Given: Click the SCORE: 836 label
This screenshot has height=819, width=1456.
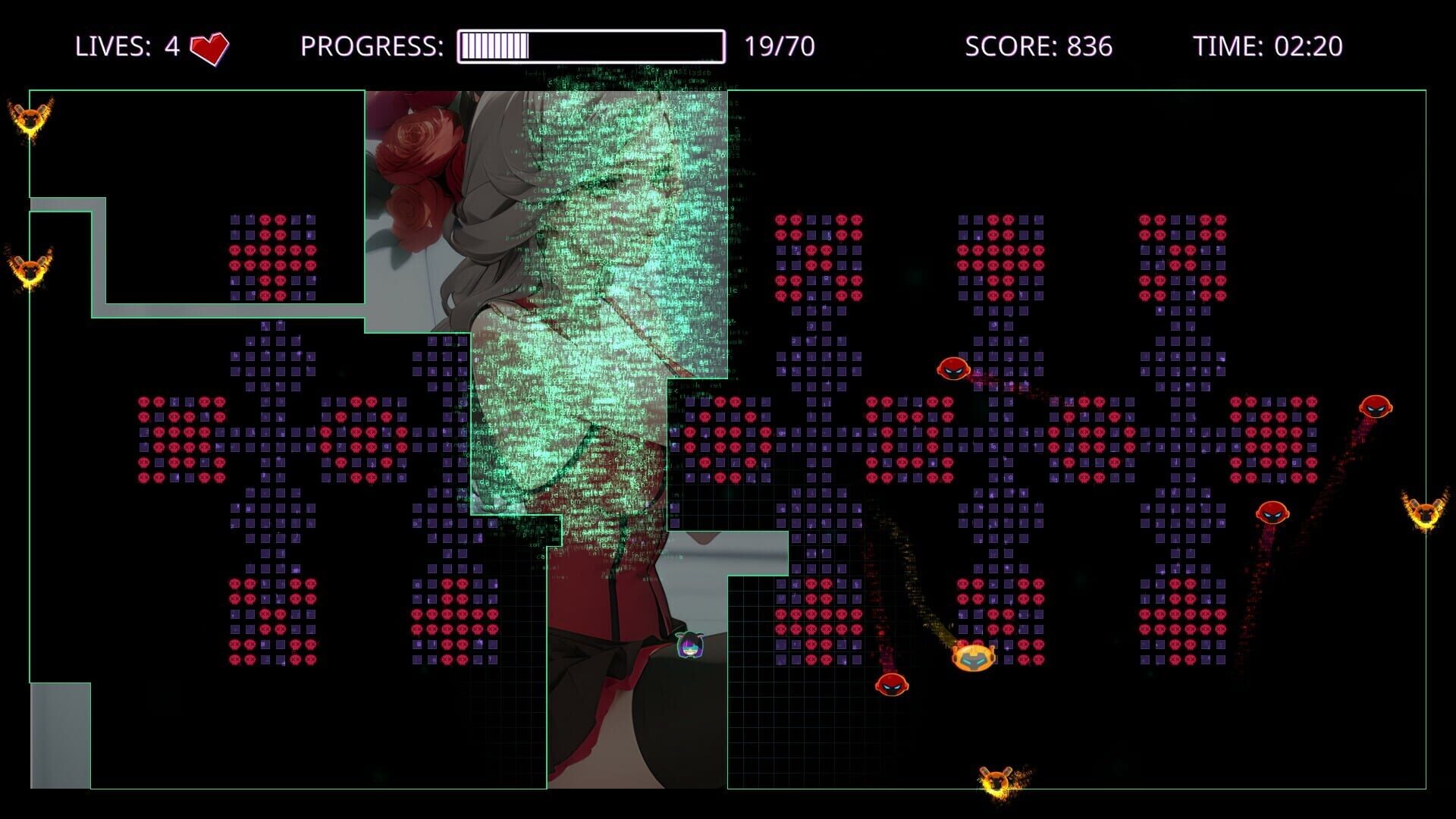Looking at the screenshot, I should point(1037,47).
